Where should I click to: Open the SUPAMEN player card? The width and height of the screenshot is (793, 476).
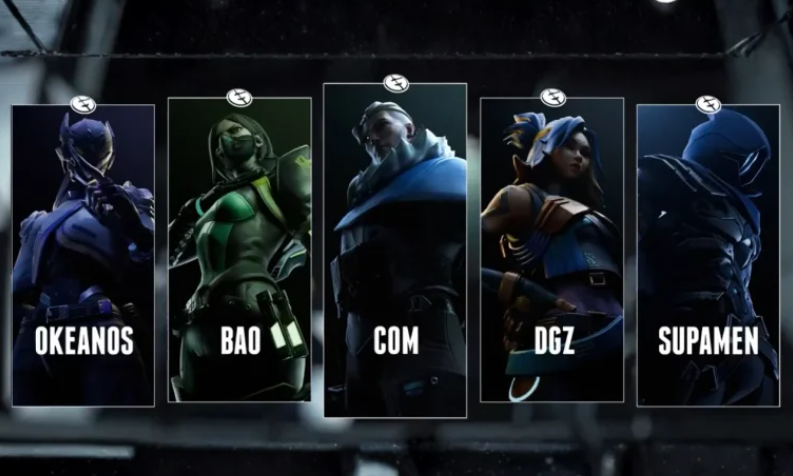pos(708,255)
